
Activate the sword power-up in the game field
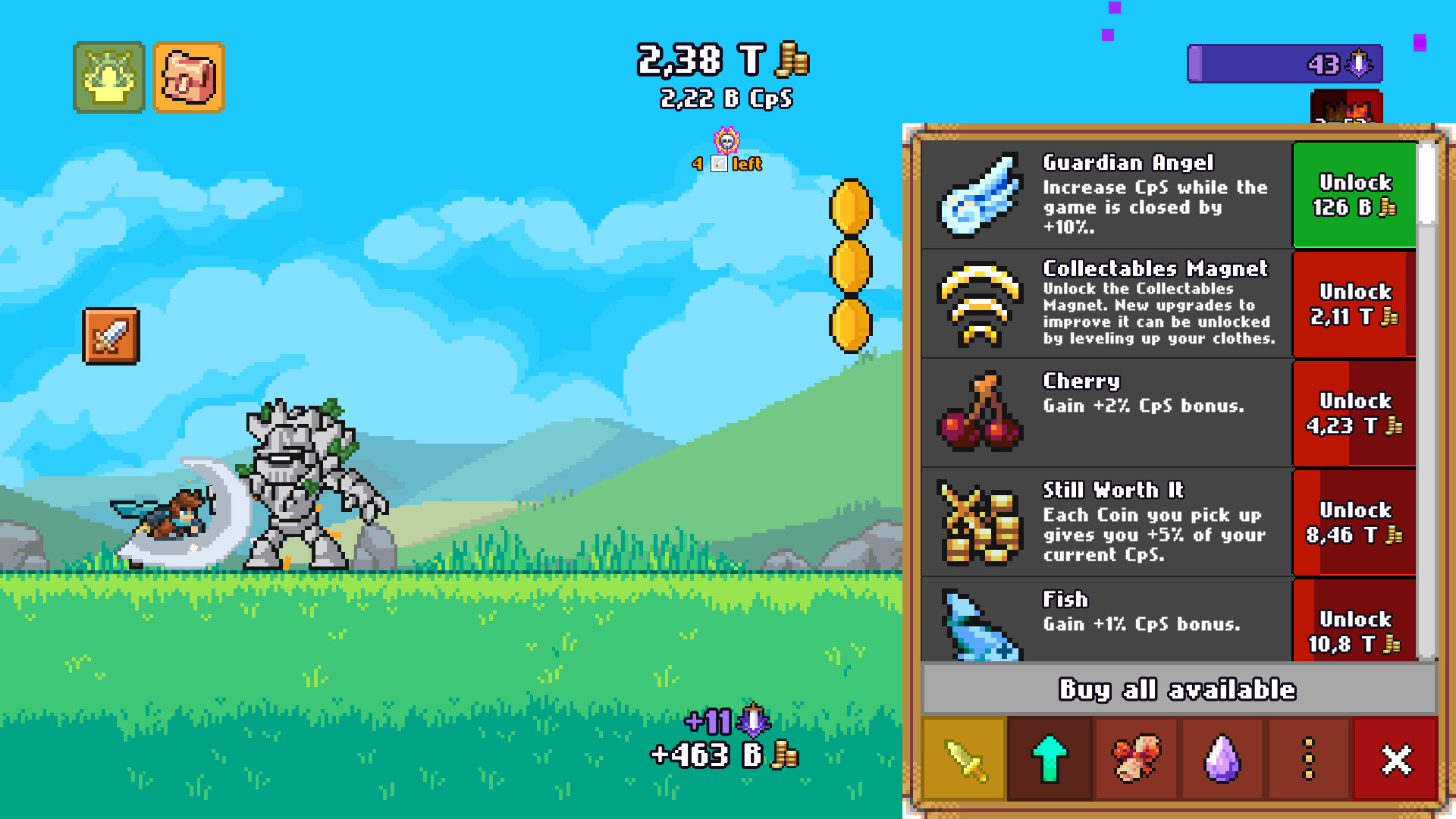pyautogui.click(x=110, y=334)
